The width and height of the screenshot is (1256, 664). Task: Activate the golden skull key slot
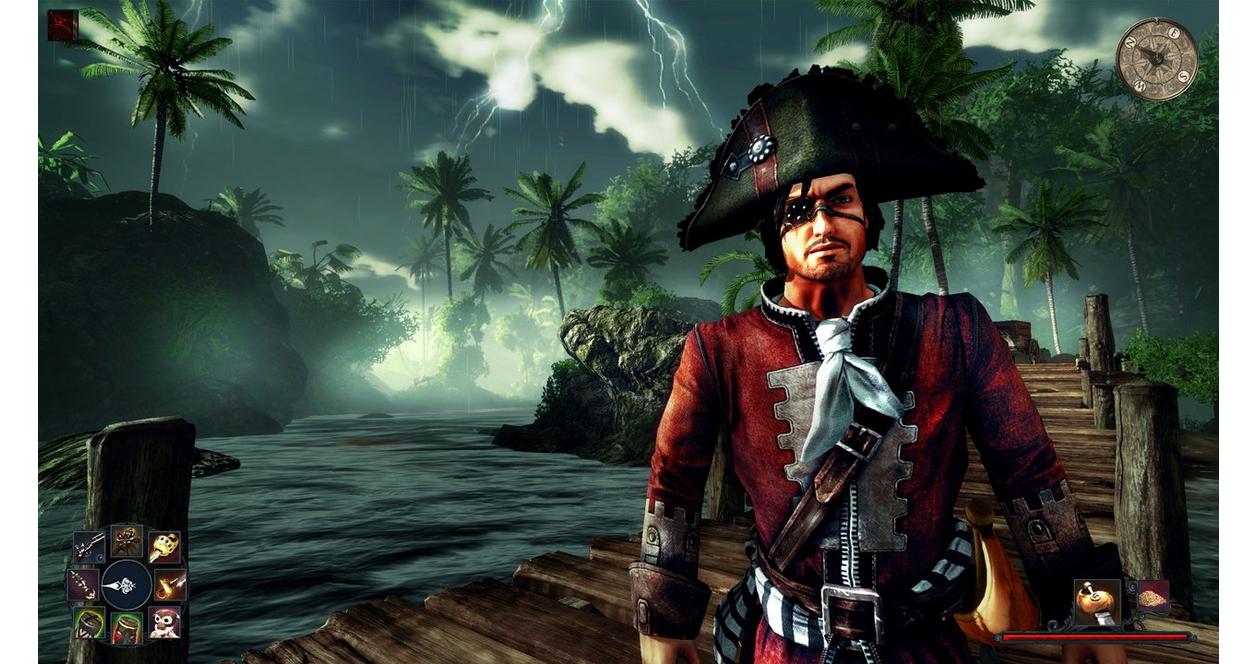click(164, 546)
